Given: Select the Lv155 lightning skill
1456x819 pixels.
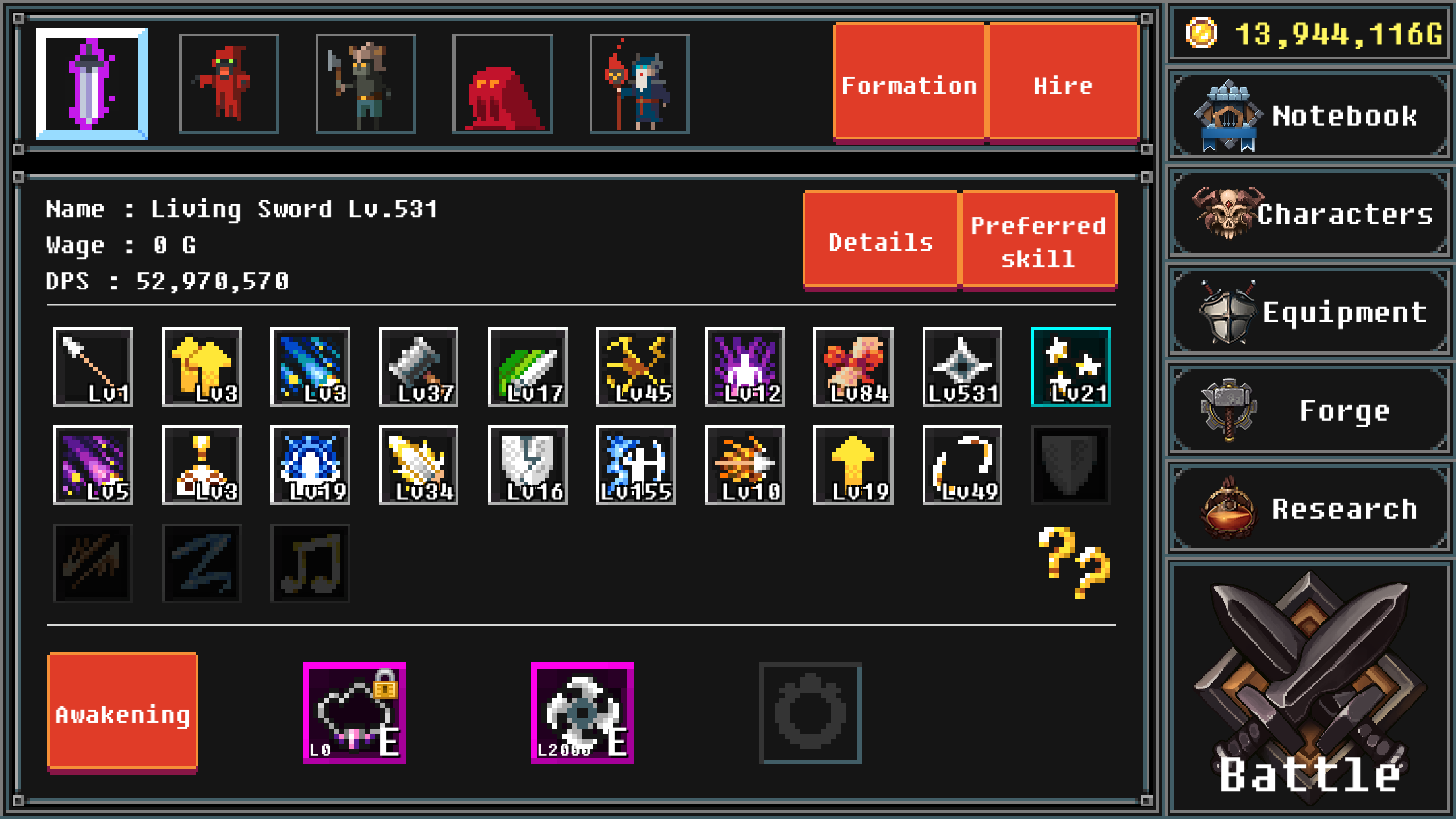Looking at the screenshot, I should 636,465.
